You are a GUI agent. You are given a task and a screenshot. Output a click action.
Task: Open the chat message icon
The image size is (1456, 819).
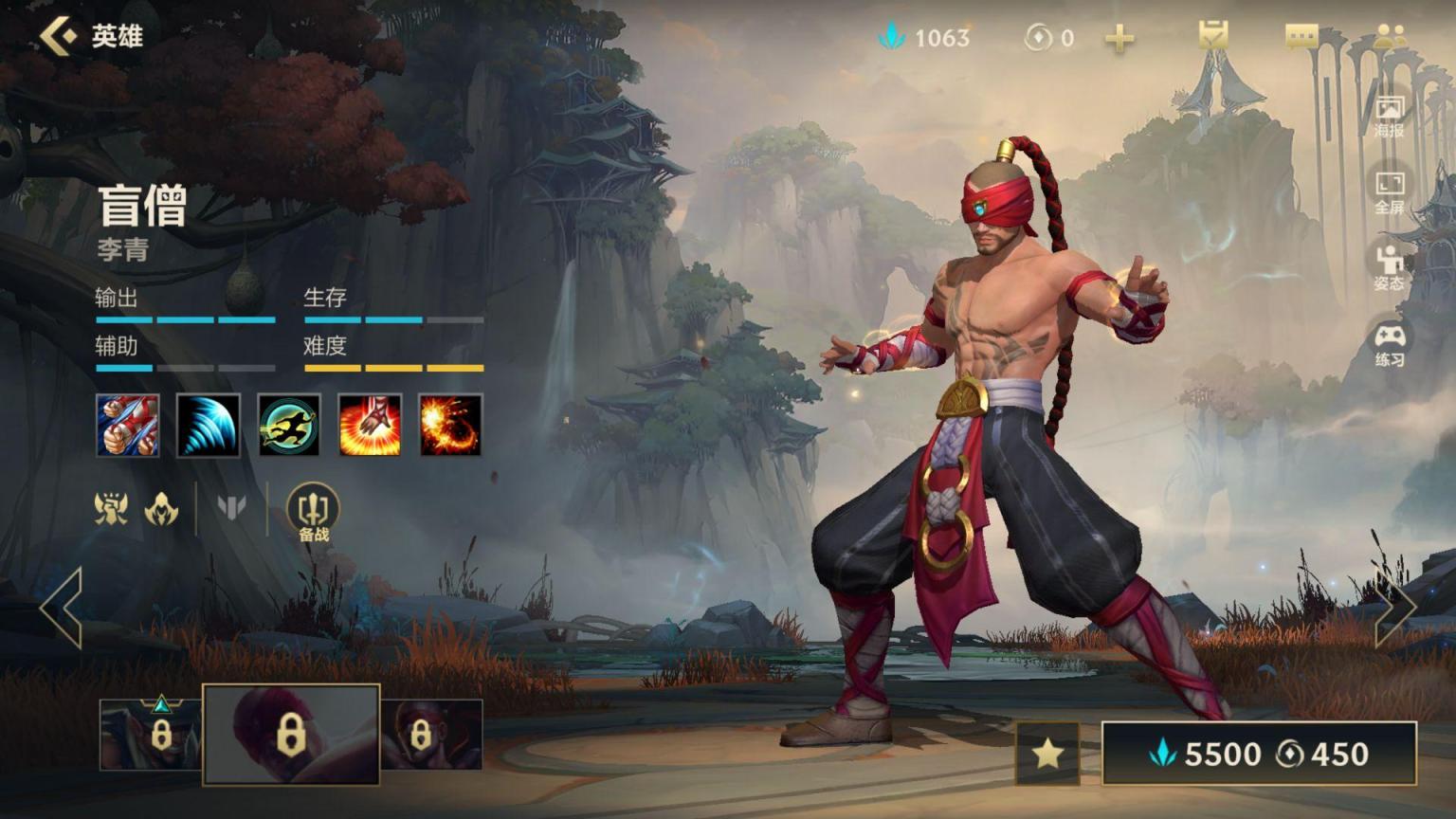click(1301, 36)
